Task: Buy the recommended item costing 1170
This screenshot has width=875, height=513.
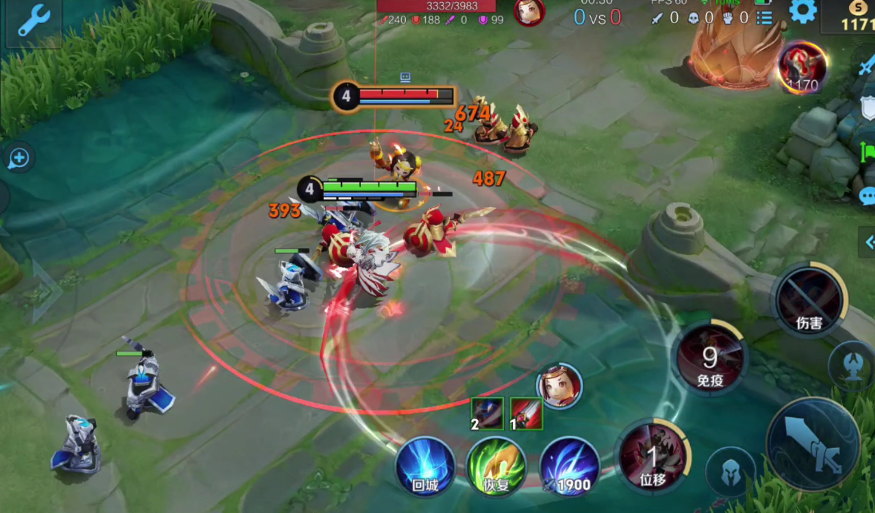Action: click(803, 66)
